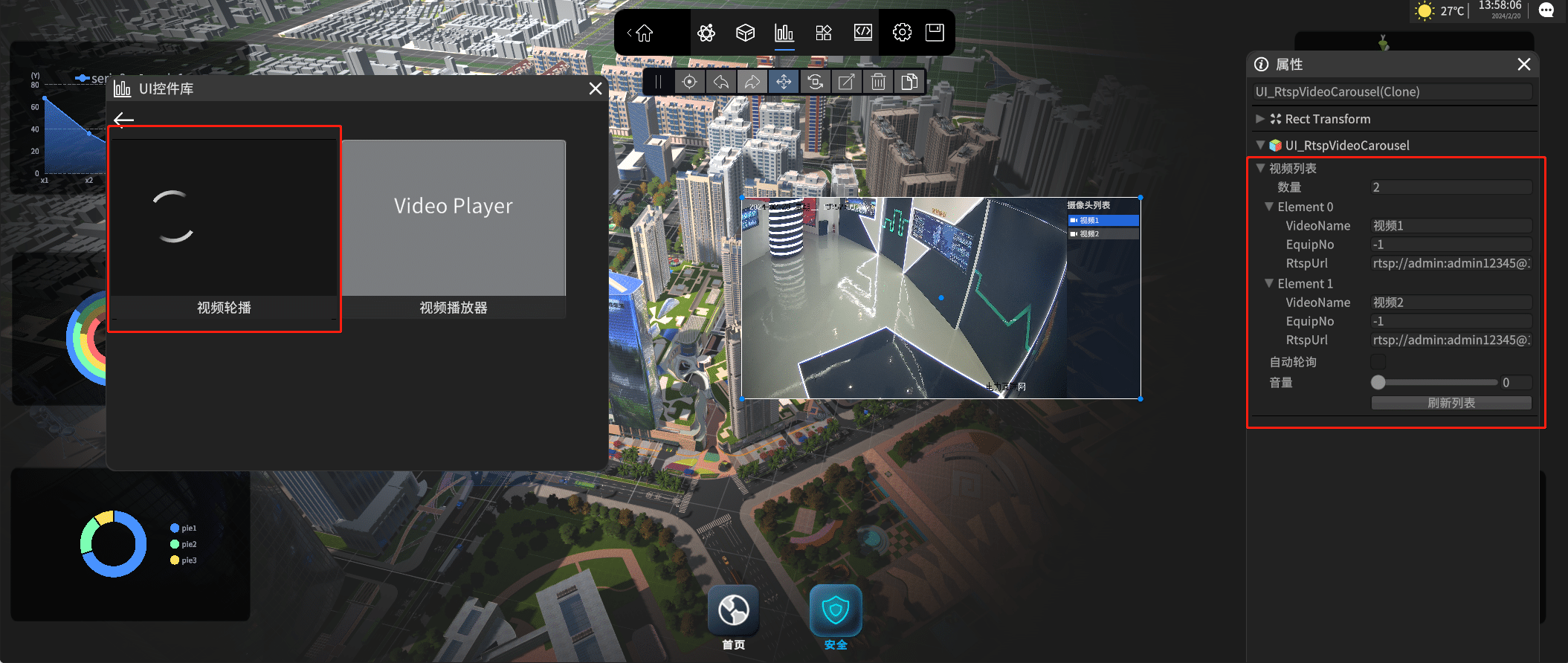Undo the last action
The image size is (1568, 663).
(721, 82)
